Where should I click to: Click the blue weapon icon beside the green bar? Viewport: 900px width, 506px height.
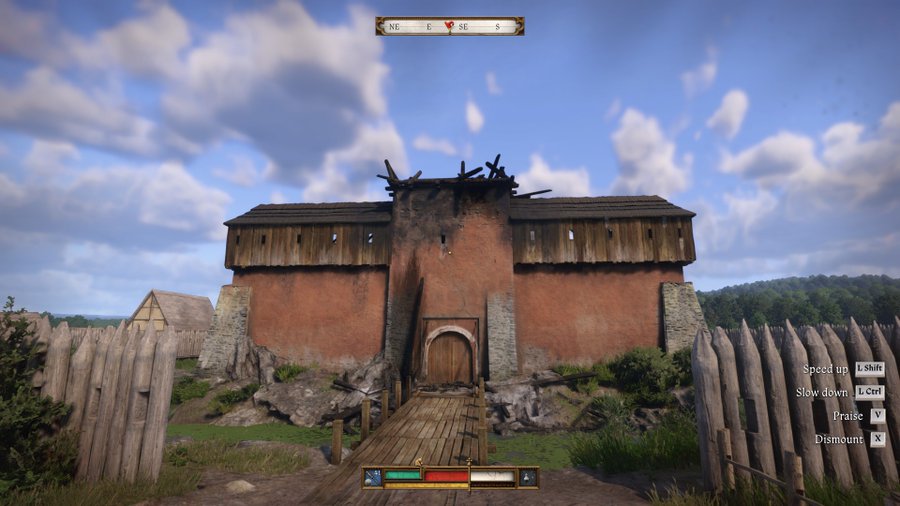[x=372, y=477]
